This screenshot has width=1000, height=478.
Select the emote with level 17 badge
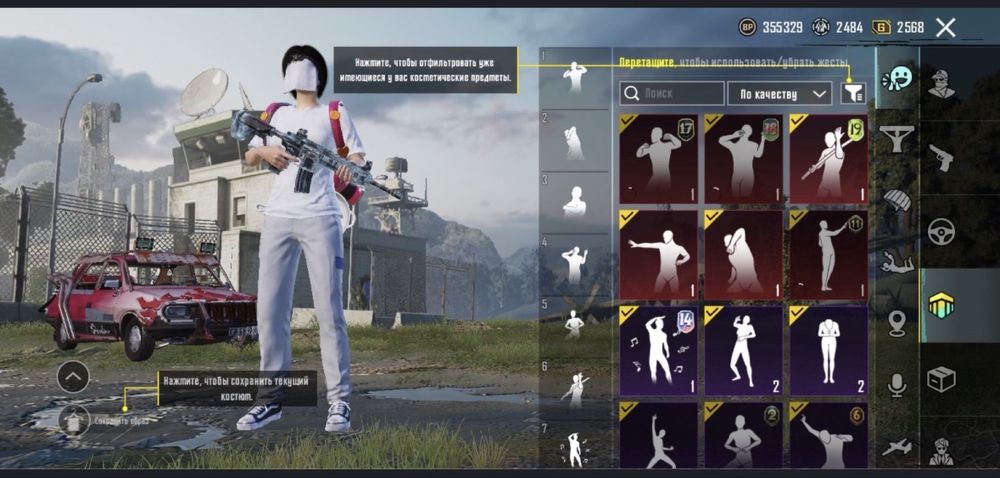pyautogui.click(x=658, y=158)
